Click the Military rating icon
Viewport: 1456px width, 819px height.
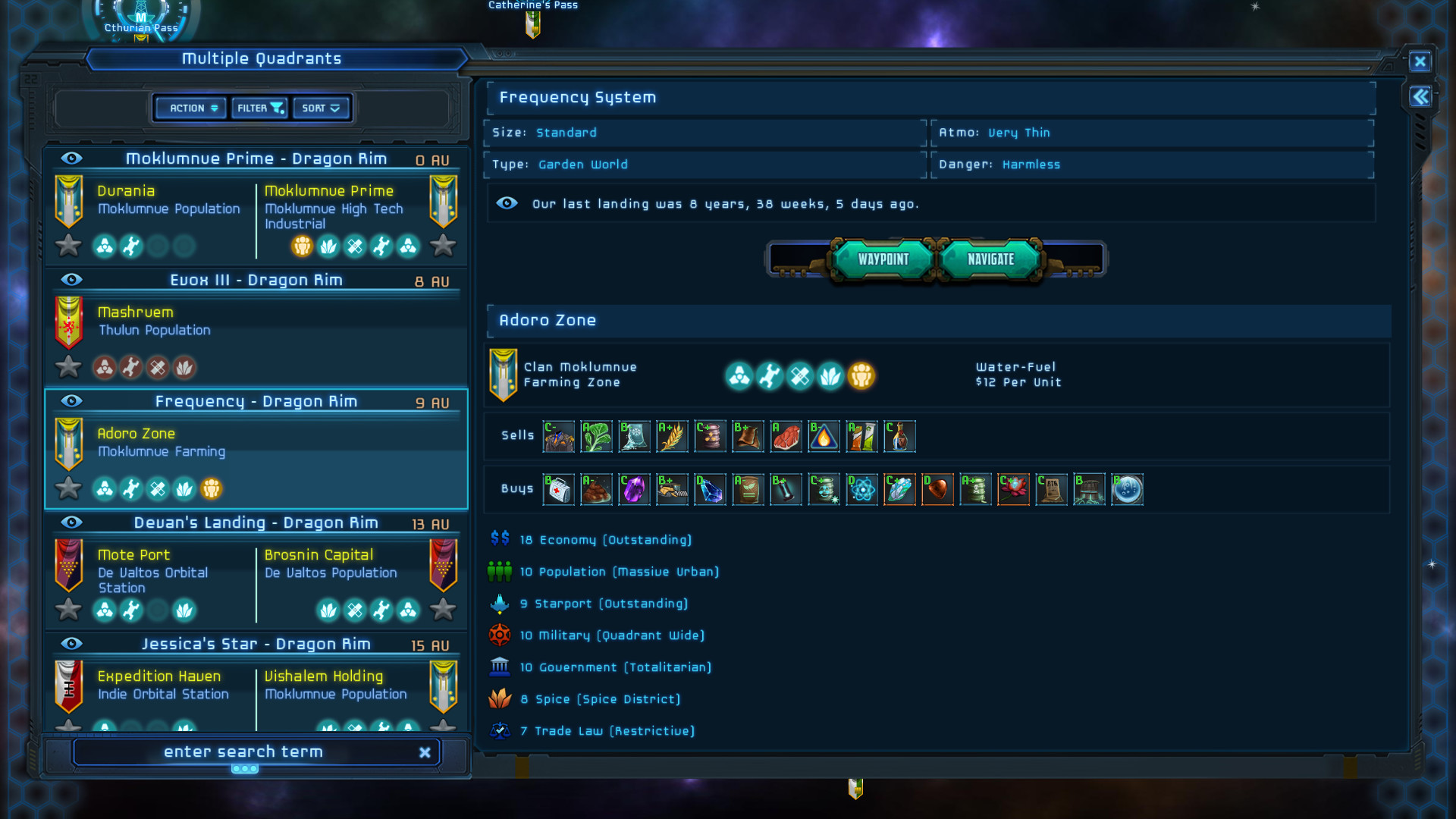pyautogui.click(x=500, y=635)
